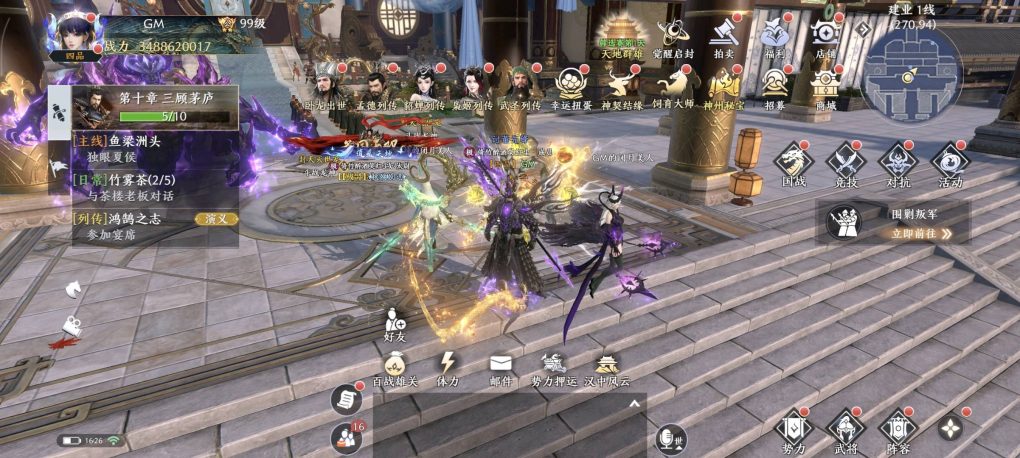1020x458 pixels.
Task: Open the 活动 events menu
Action: point(949,163)
